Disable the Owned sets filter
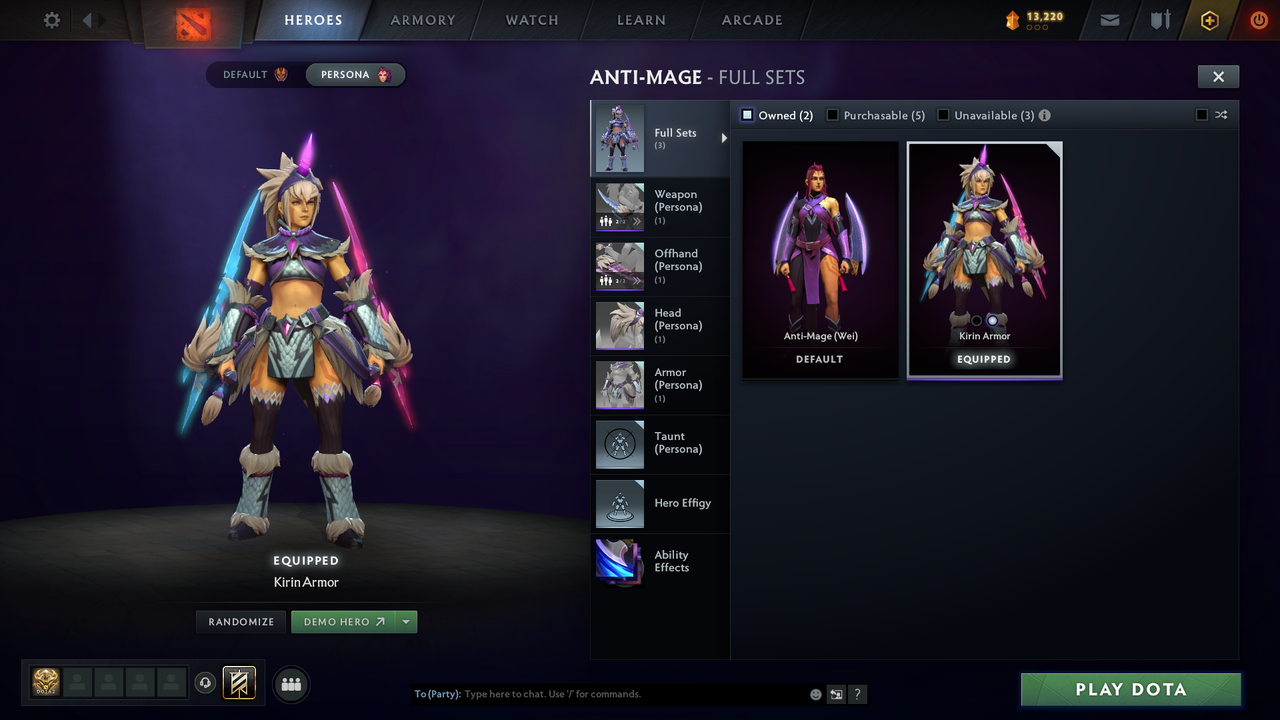 [746, 115]
